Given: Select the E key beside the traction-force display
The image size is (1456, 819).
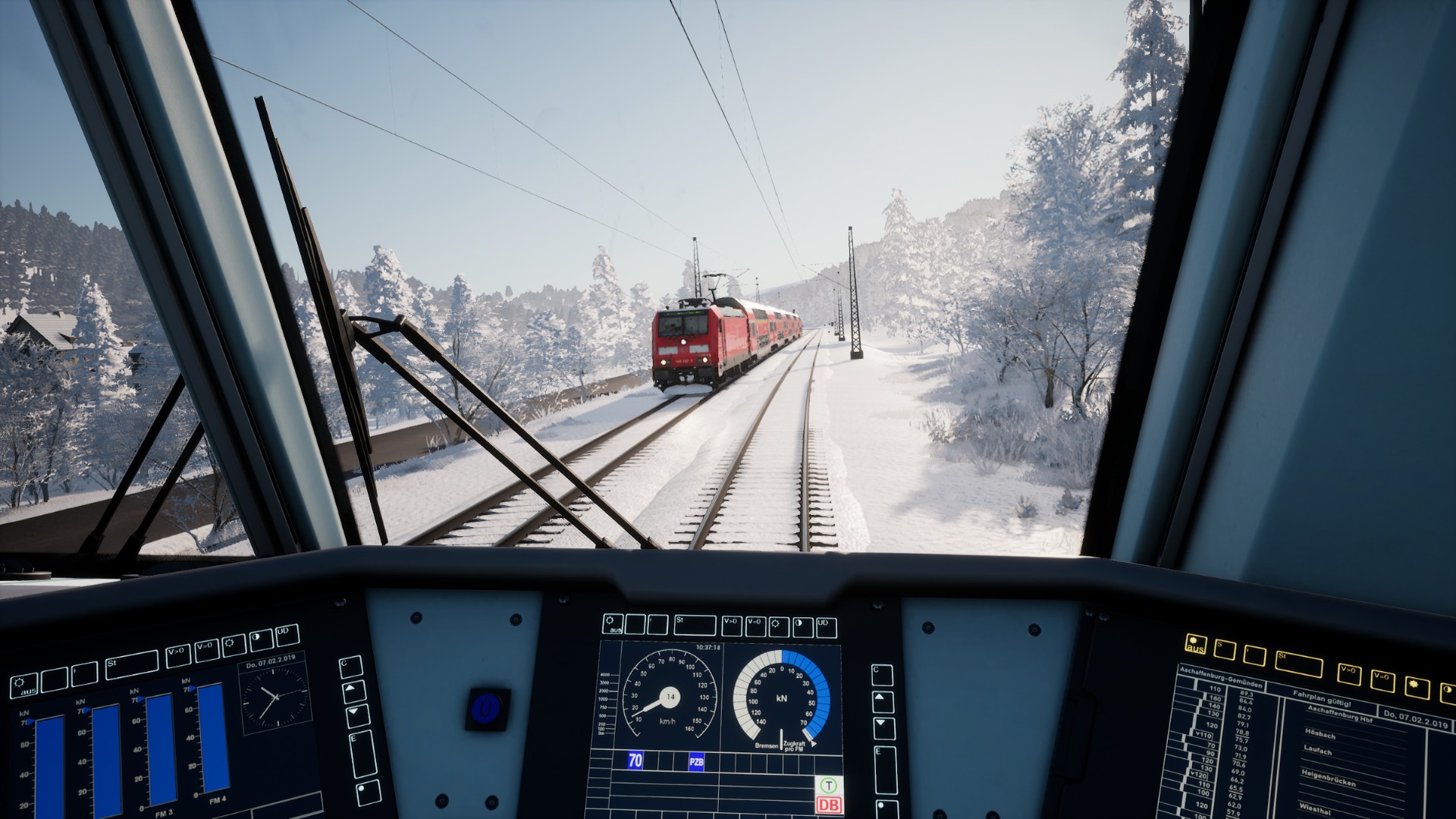Looking at the screenshot, I should (x=362, y=754).
